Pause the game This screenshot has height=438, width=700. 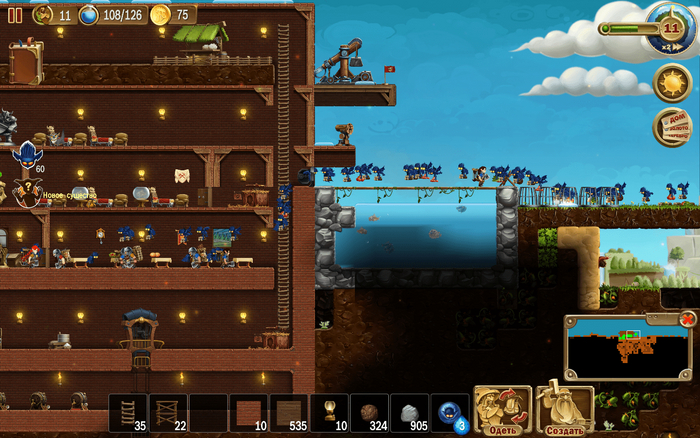15,15
